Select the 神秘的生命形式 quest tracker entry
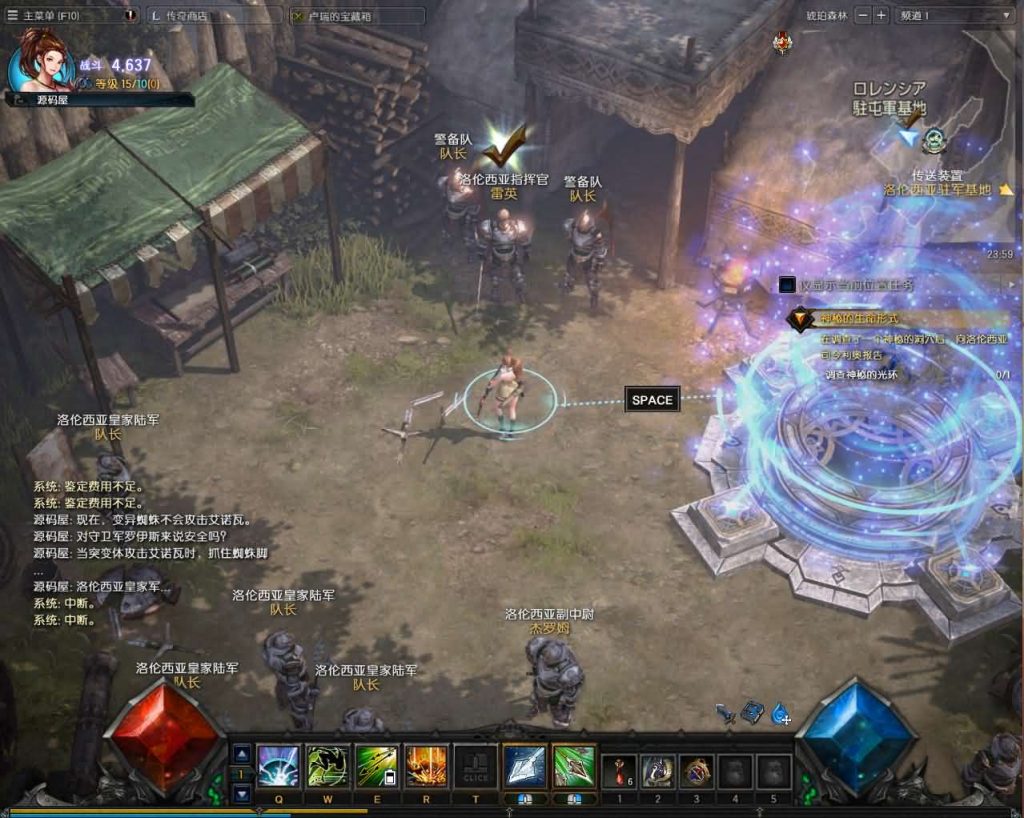This screenshot has height=818, width=1024. pyautogui.click(x=860, y=319)
